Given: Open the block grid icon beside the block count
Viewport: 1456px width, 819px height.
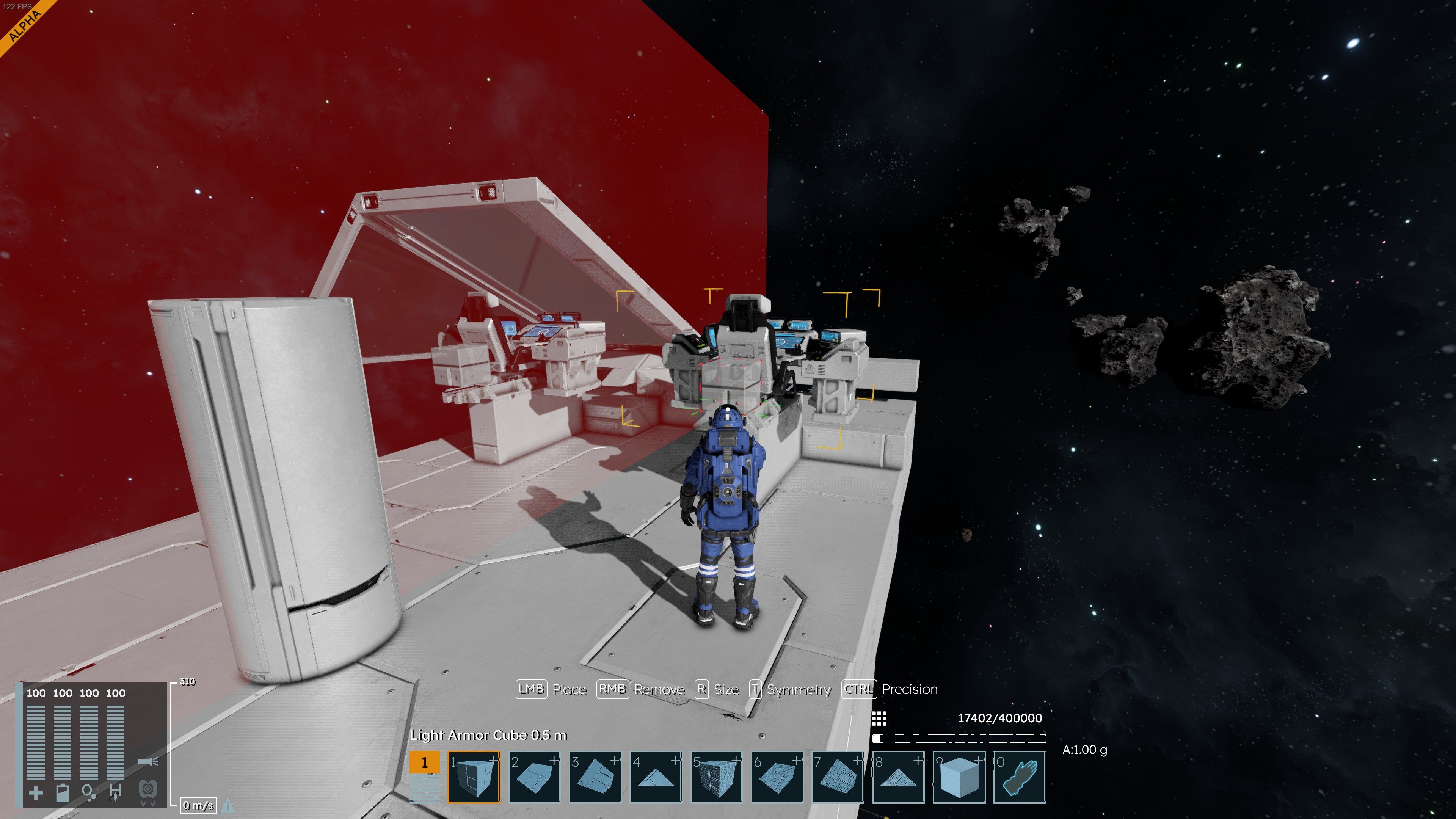Looking at the screenshot, I should click(879, 719).
